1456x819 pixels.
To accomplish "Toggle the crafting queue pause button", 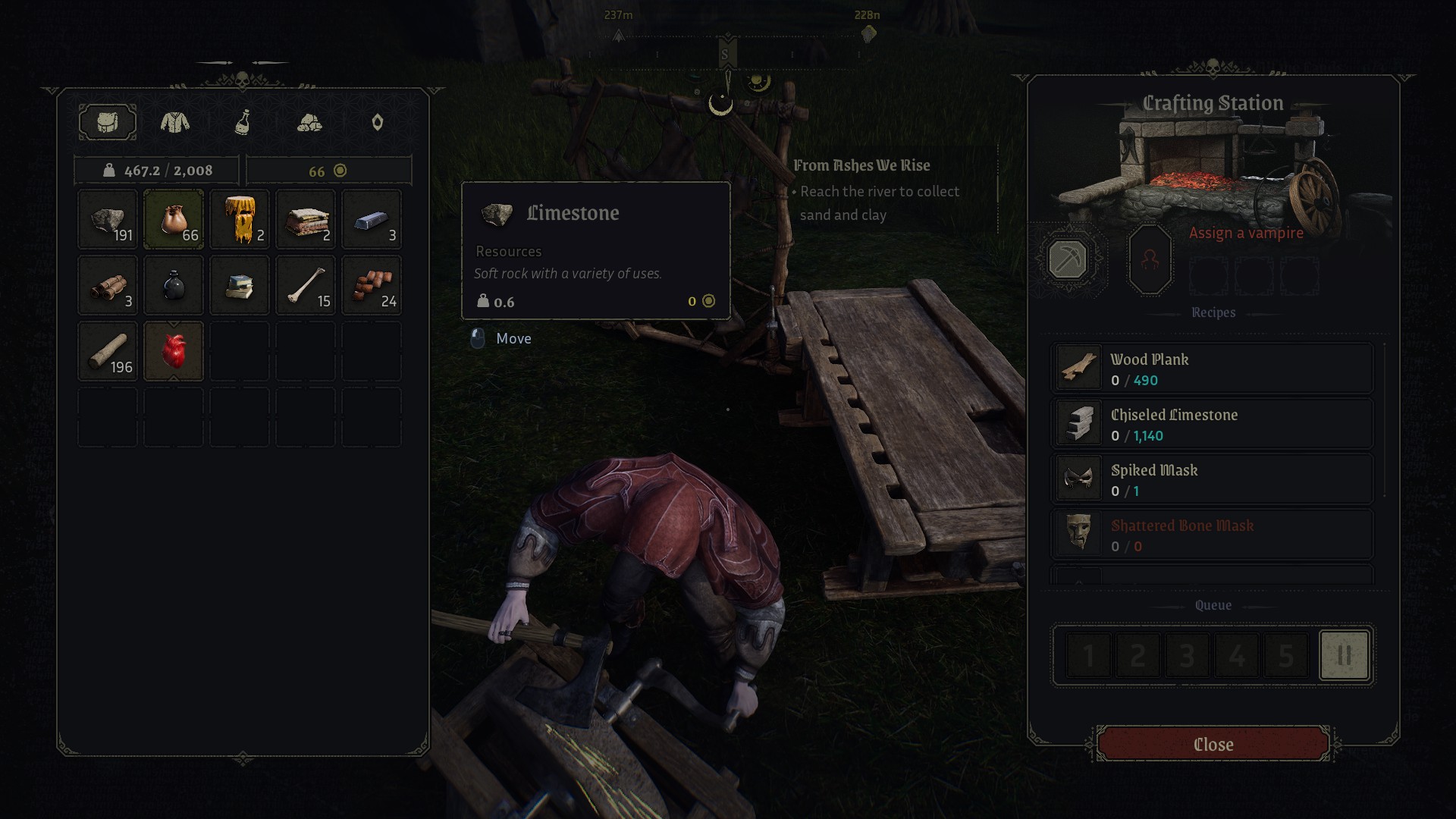I will click(1344, 655).
